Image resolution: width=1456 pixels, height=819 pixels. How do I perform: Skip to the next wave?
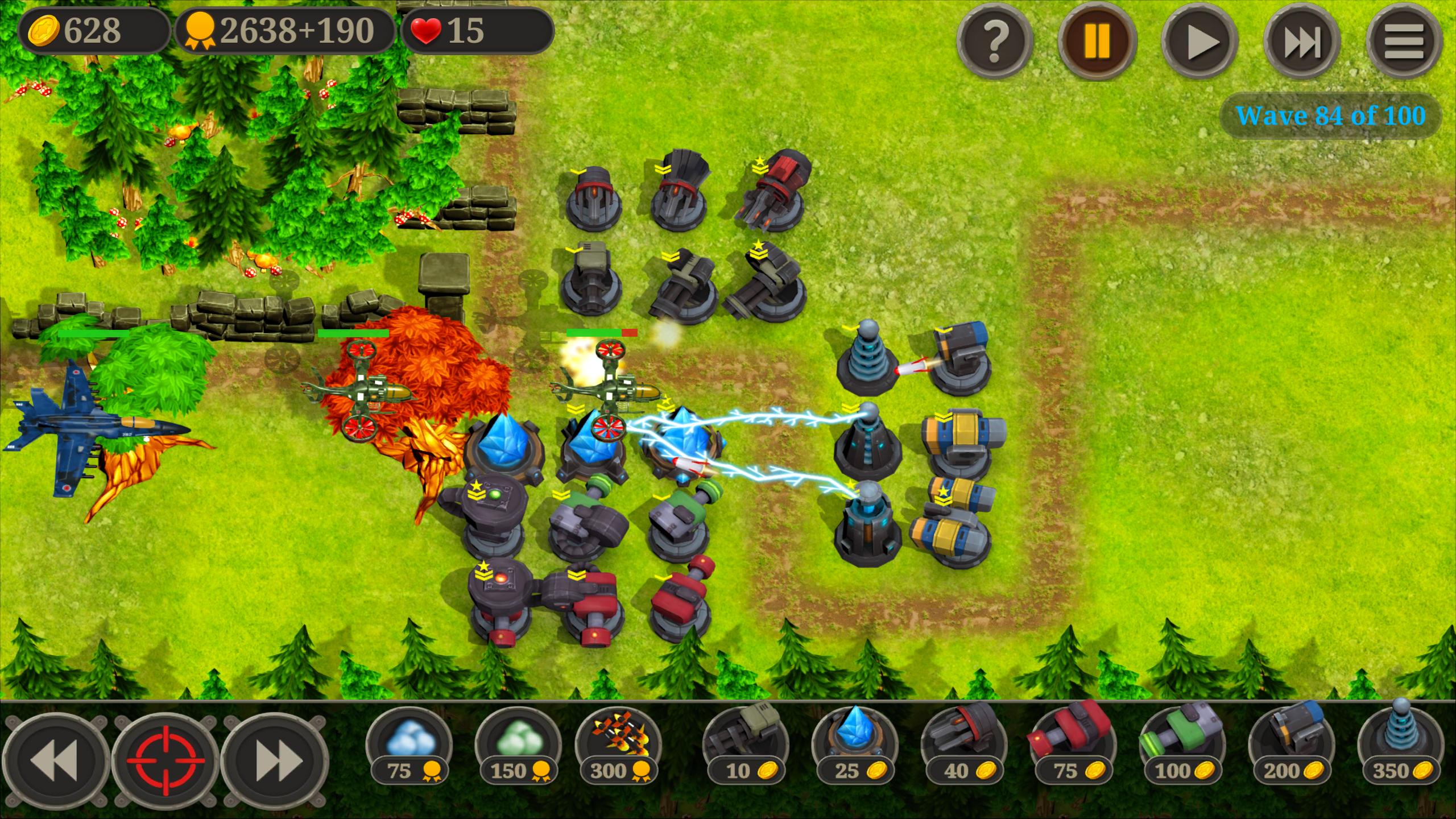tap(1305, 40)
